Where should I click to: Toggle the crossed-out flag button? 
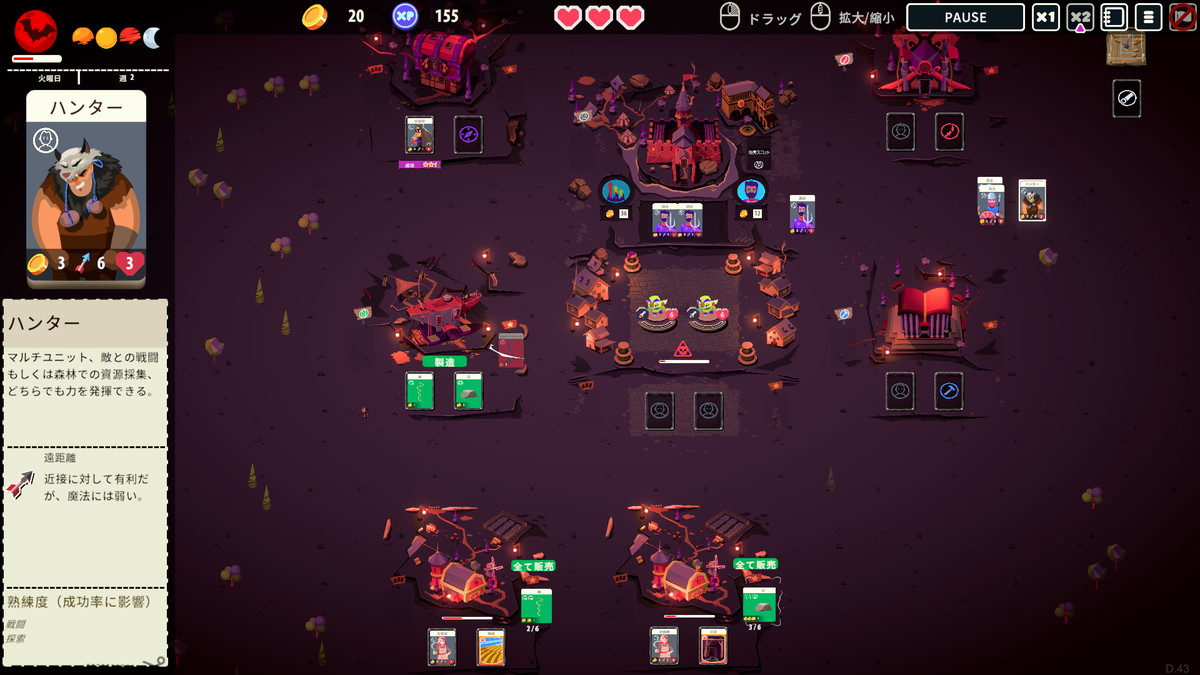1182,17
